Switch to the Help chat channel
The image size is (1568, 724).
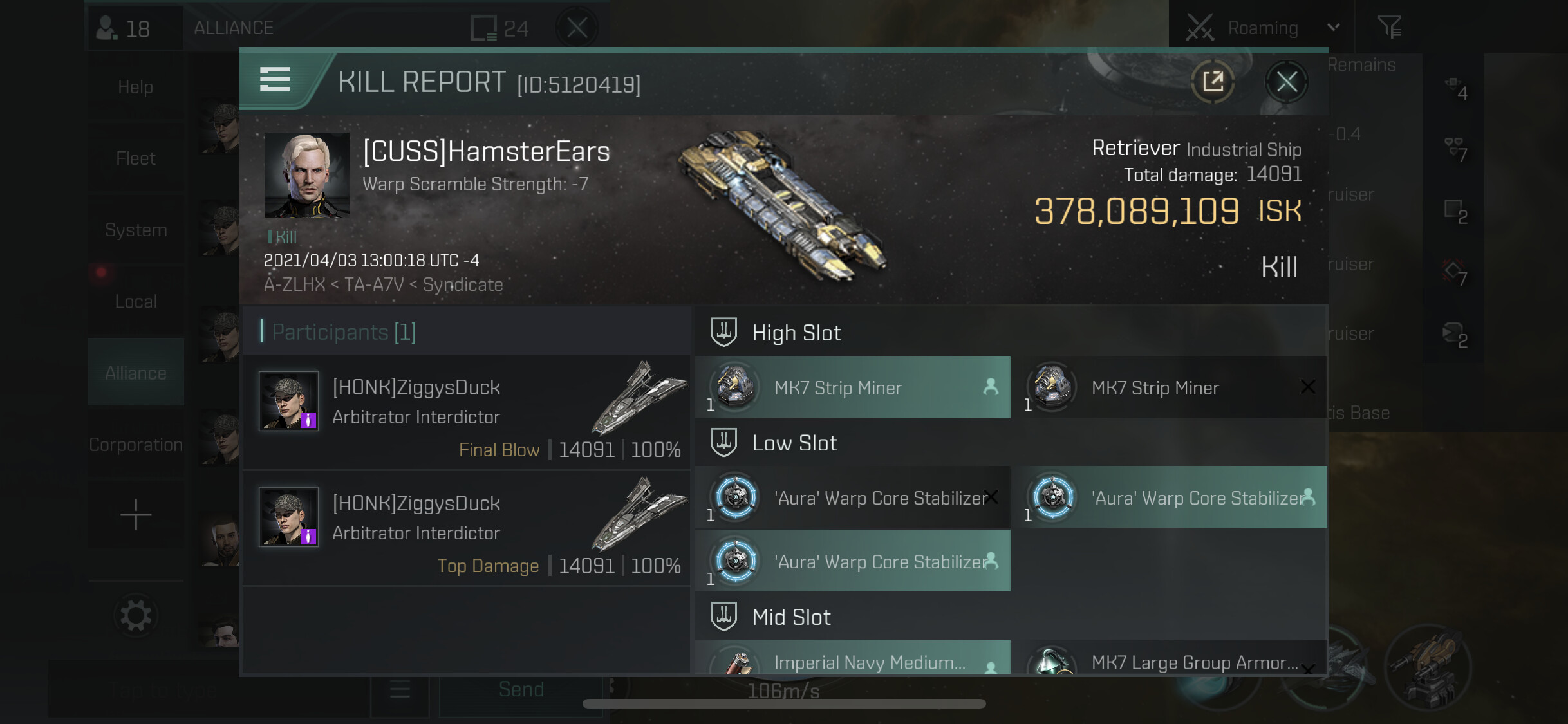point(135,87)
